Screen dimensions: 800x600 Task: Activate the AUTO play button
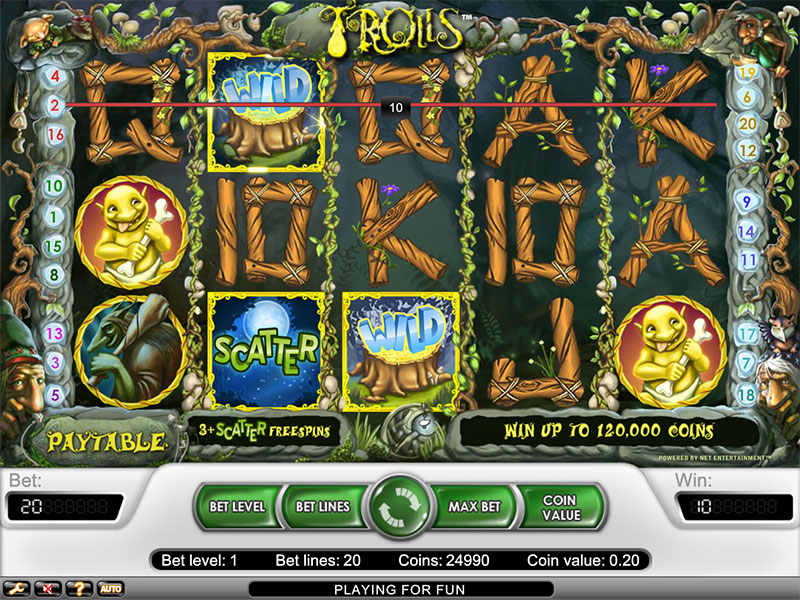[x=110, y=588]
